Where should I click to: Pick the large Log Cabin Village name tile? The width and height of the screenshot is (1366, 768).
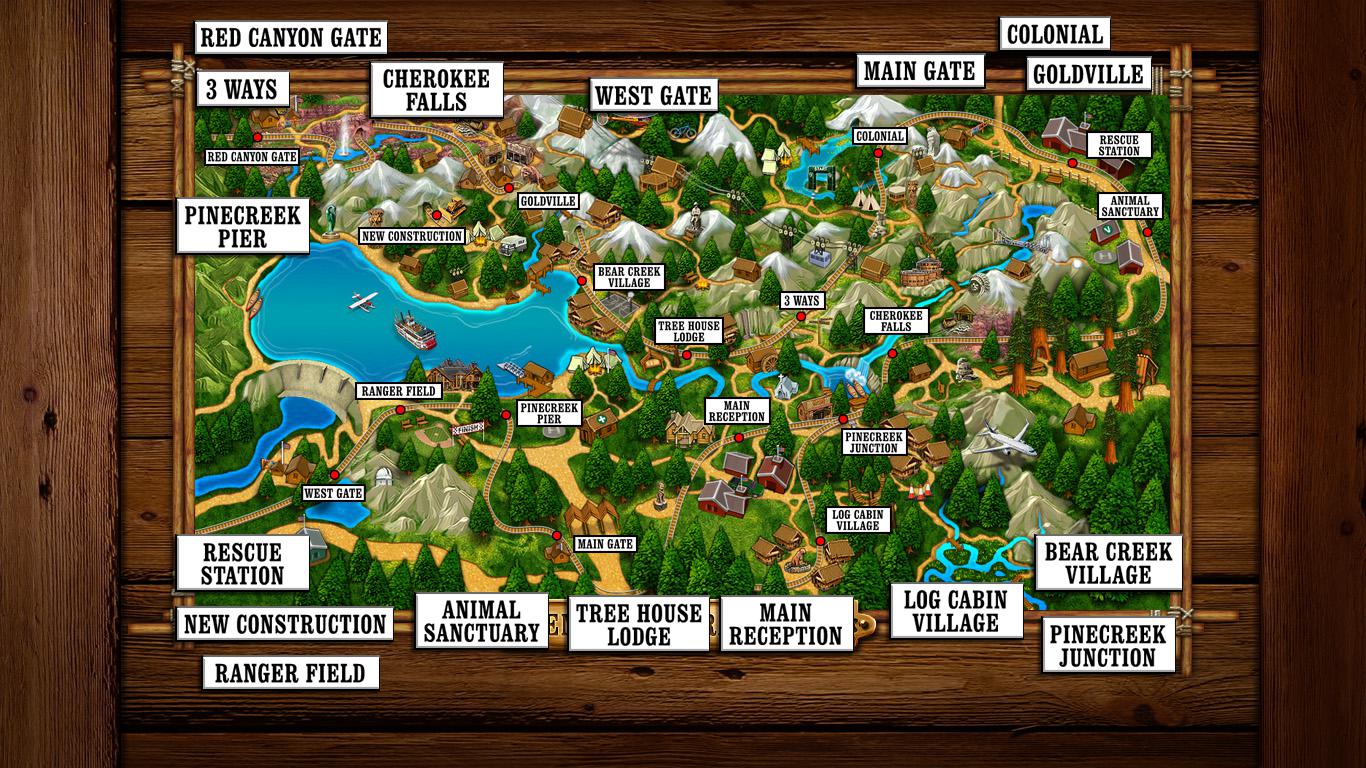coord(957,611)
